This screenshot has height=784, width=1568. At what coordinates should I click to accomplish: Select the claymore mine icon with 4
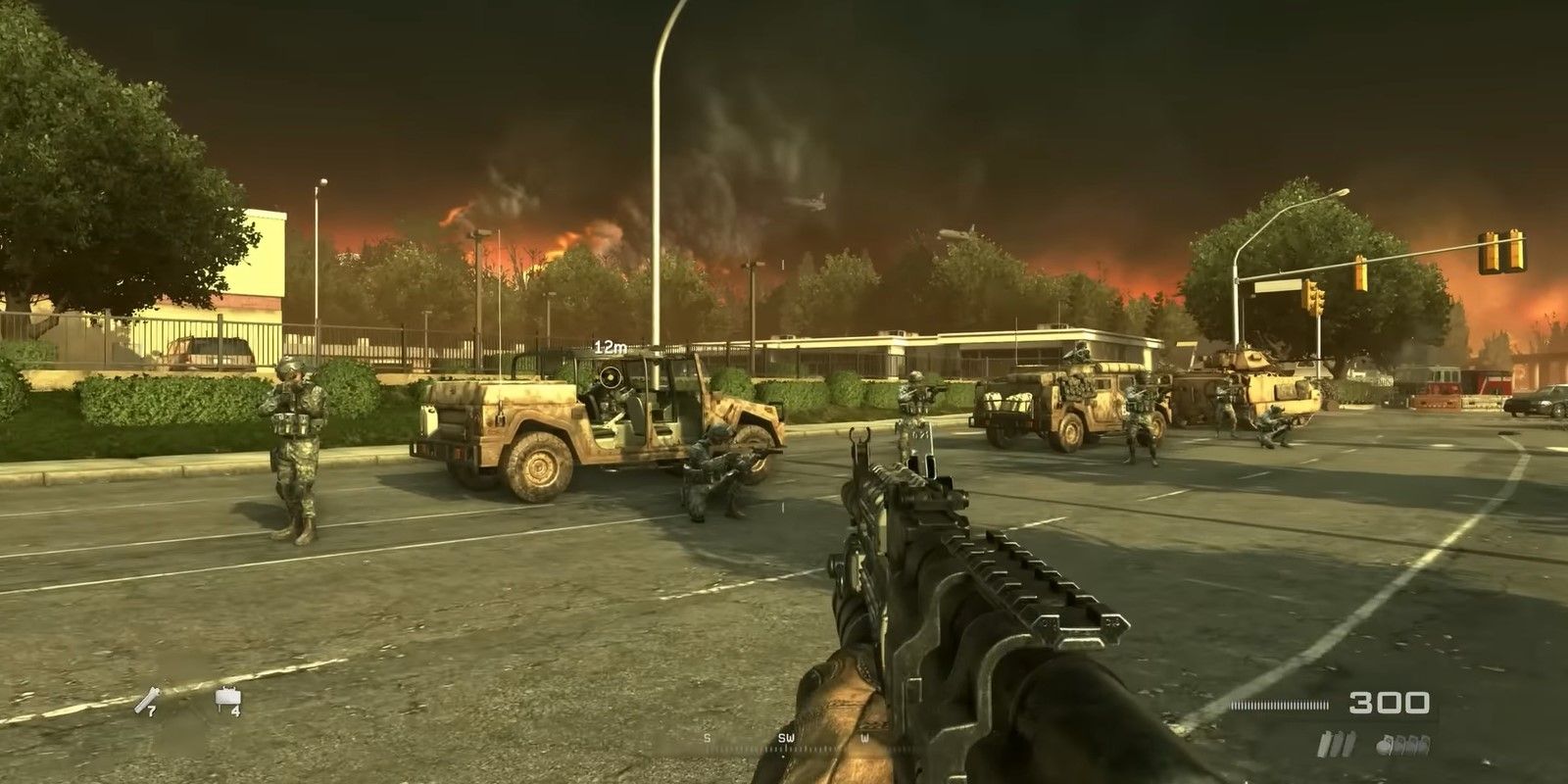pyautogui.click(x=227, y=700)
